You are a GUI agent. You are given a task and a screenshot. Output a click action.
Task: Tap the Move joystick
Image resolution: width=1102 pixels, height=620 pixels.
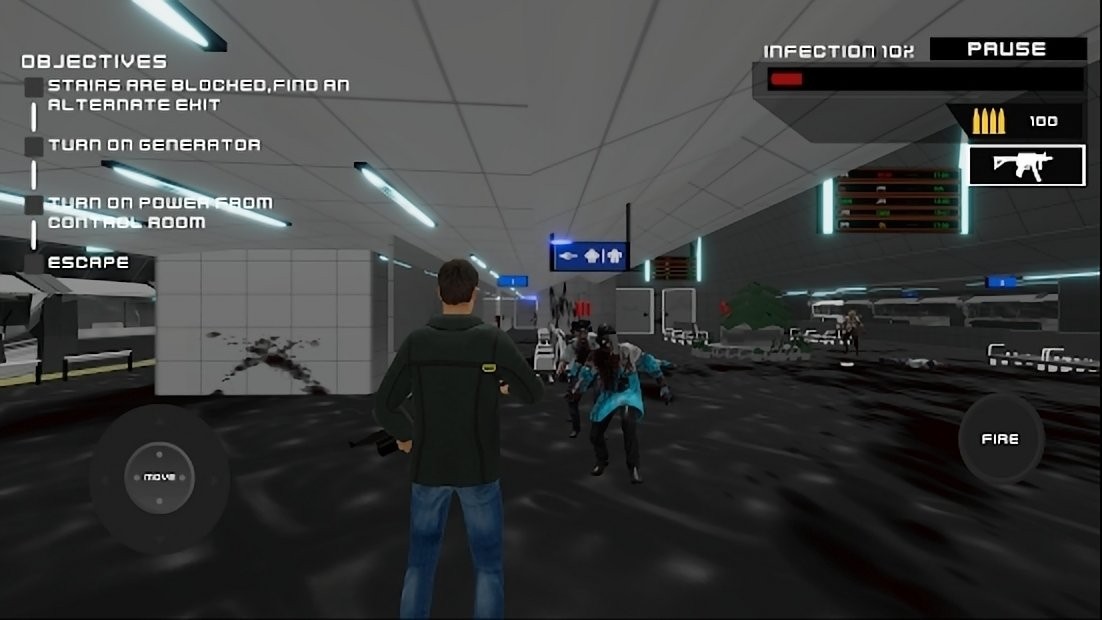[x=159, y=477]
